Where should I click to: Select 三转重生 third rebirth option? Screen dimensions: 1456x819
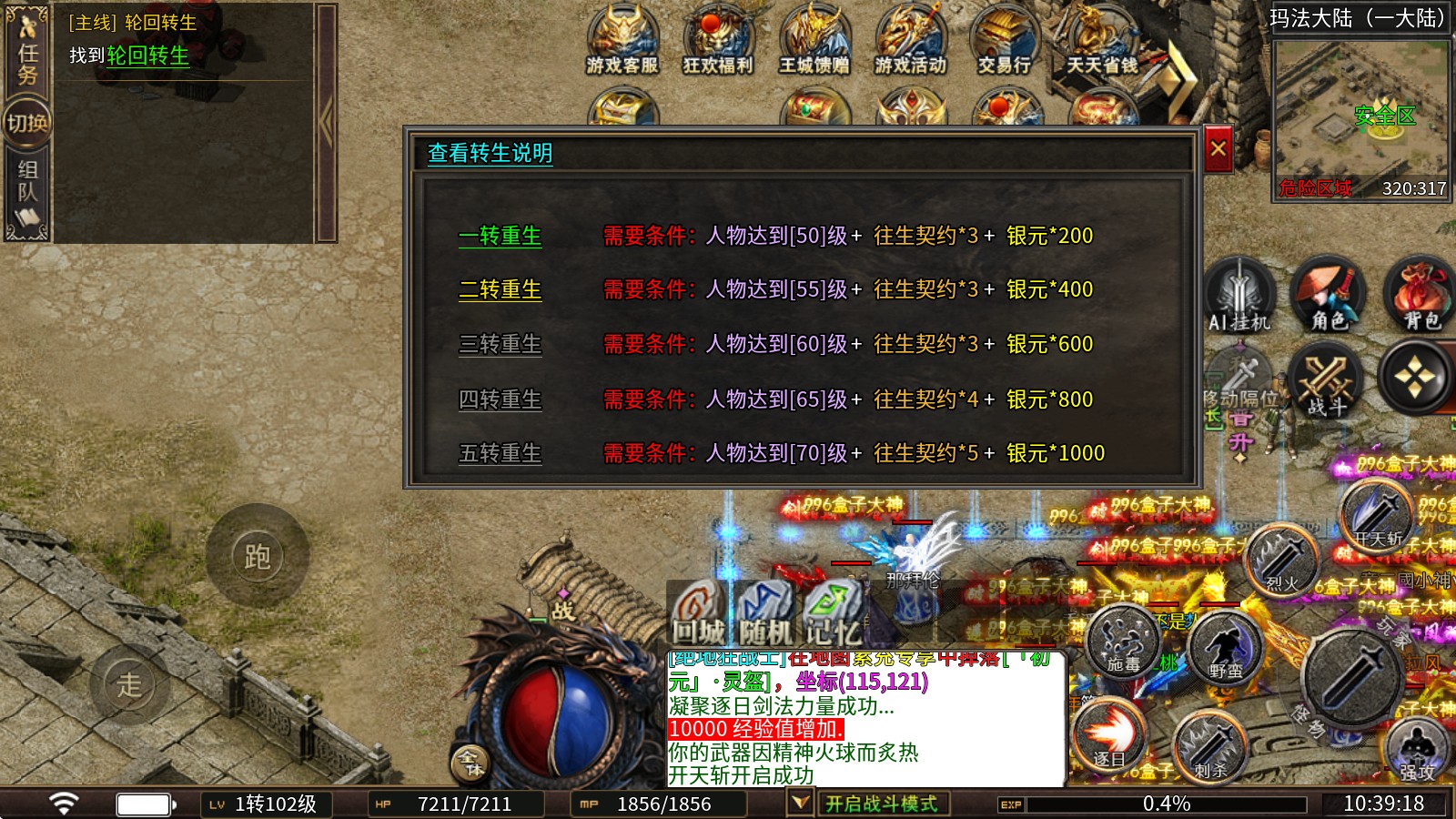pos(500,344)
